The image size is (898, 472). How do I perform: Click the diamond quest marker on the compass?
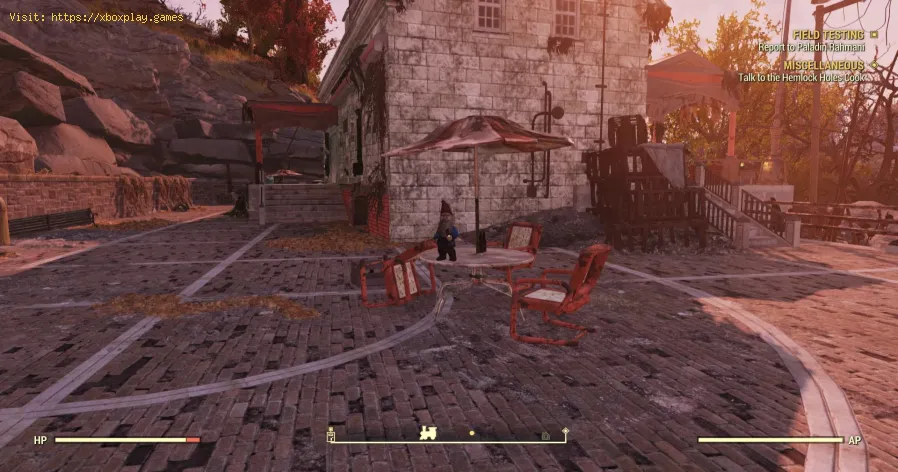pyautogui.click(x=565, y=432)
